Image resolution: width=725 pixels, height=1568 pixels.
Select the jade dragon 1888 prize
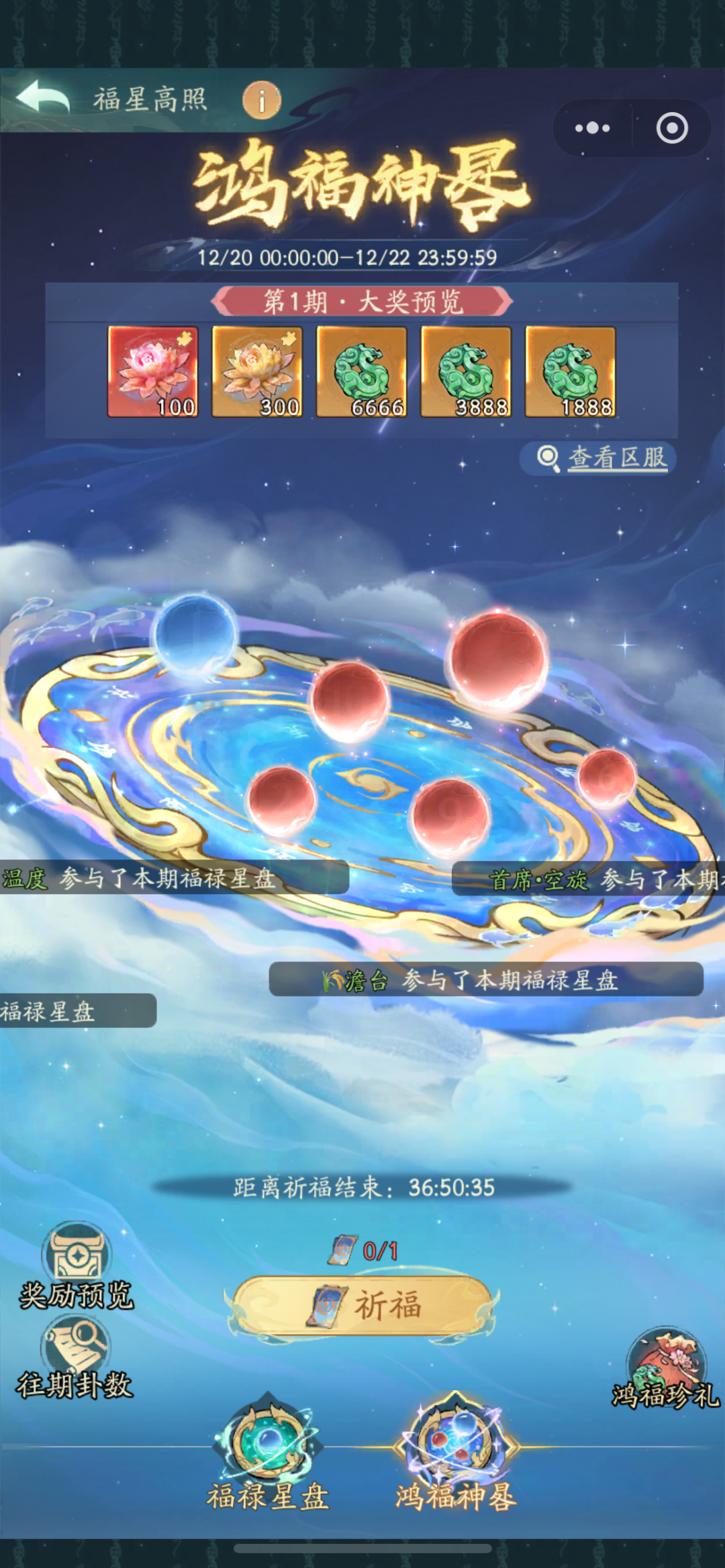pos(570,372)
